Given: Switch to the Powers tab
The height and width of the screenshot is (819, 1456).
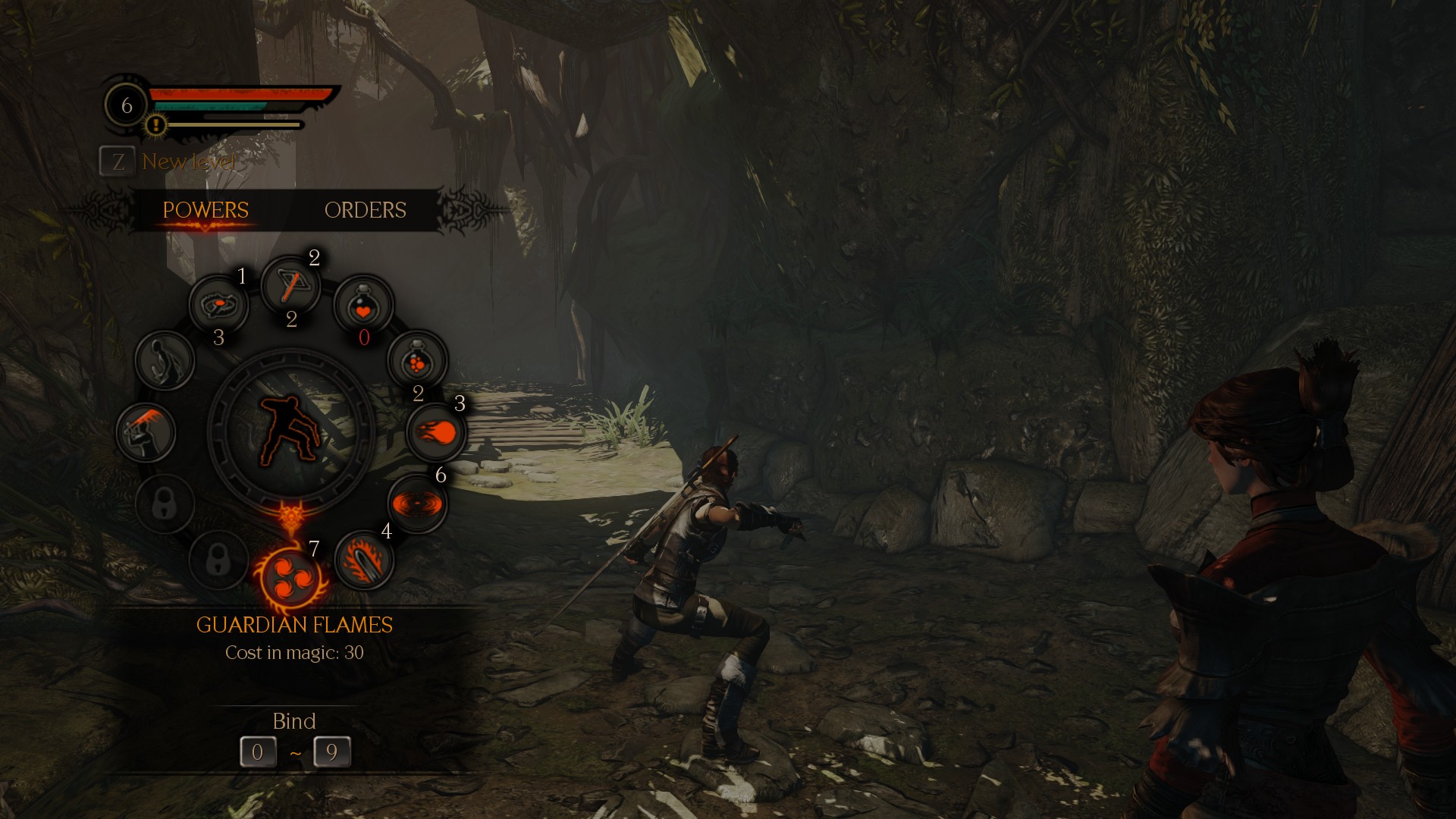Looking at the screenshot, I should click(x=206, y=210).
